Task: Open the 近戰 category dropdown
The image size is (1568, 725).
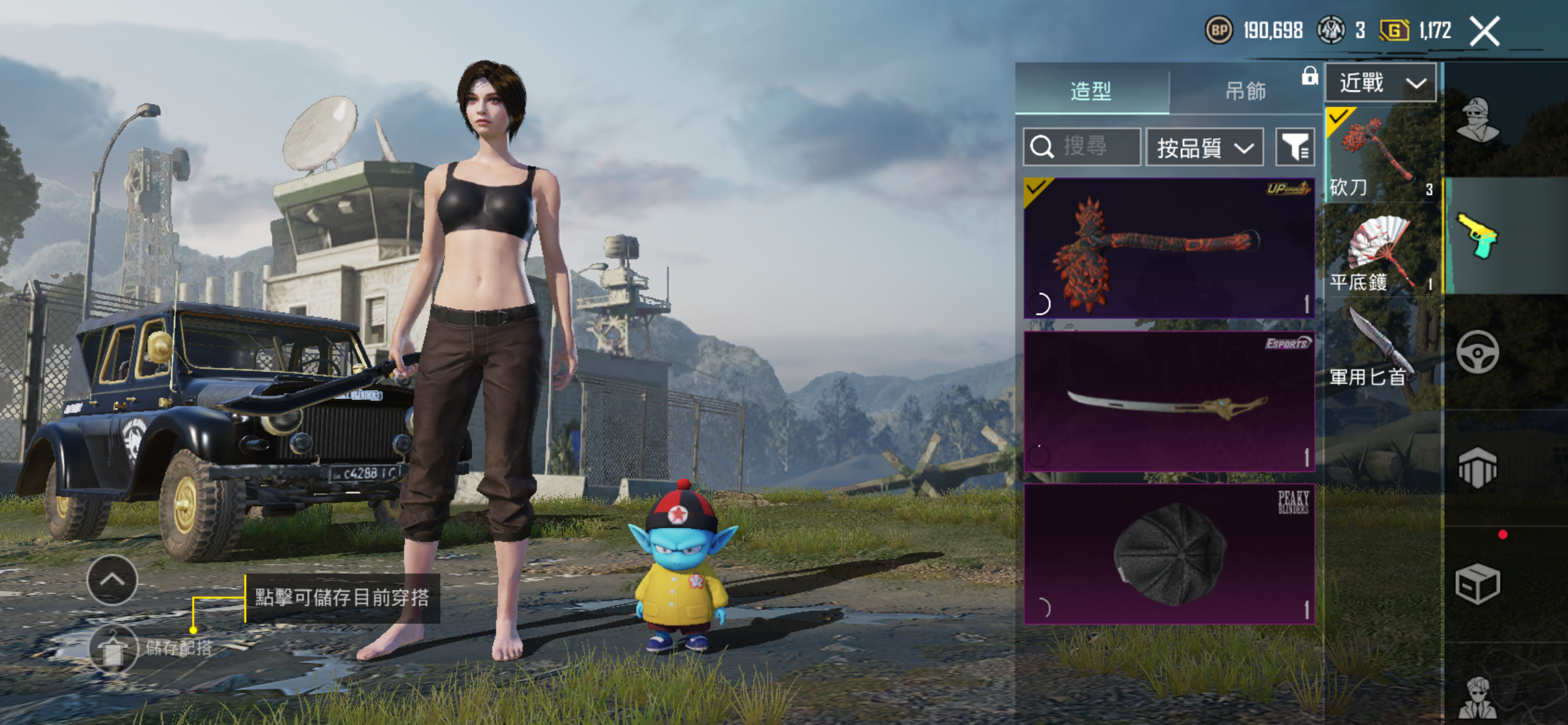Action: point(1380,82)
